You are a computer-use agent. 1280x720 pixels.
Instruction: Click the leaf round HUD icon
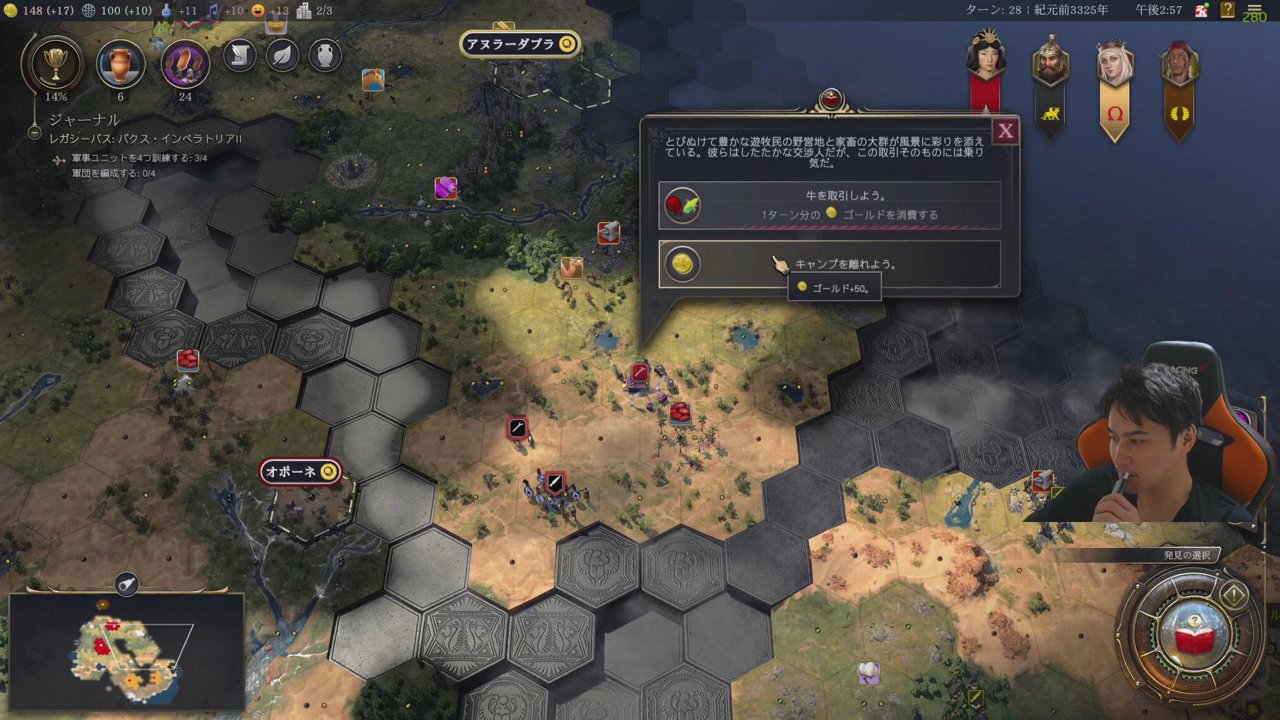[x=283, y=55]
